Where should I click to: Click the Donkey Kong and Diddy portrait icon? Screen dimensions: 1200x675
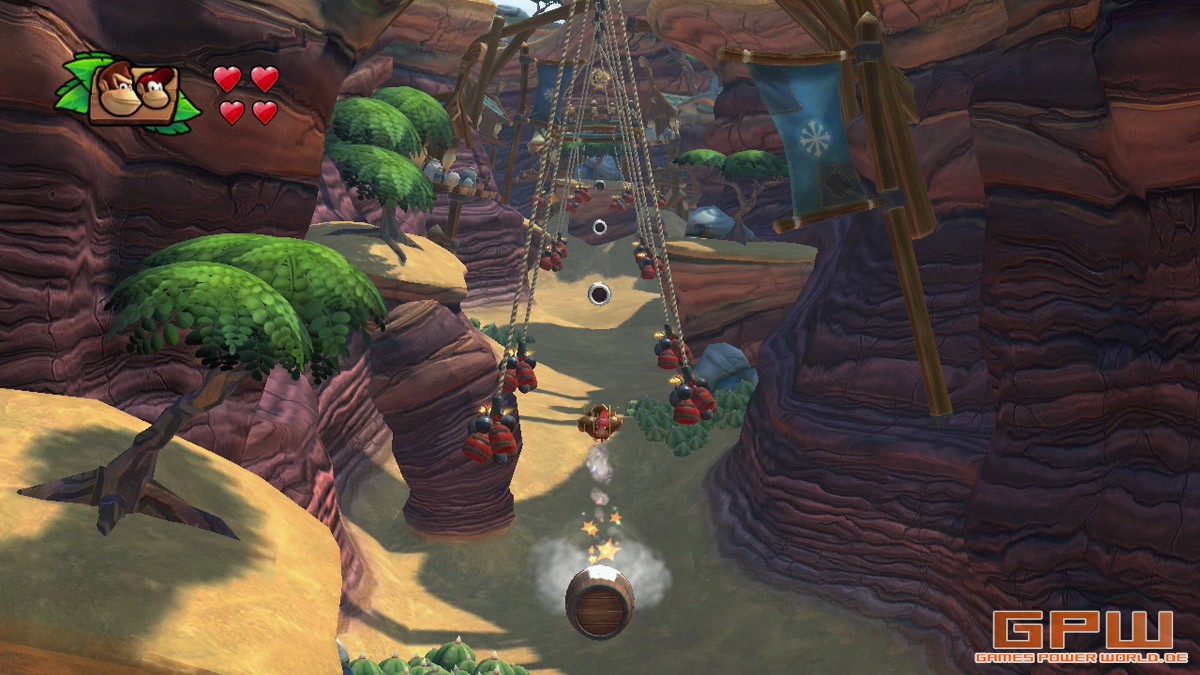(x=134, y=94)
